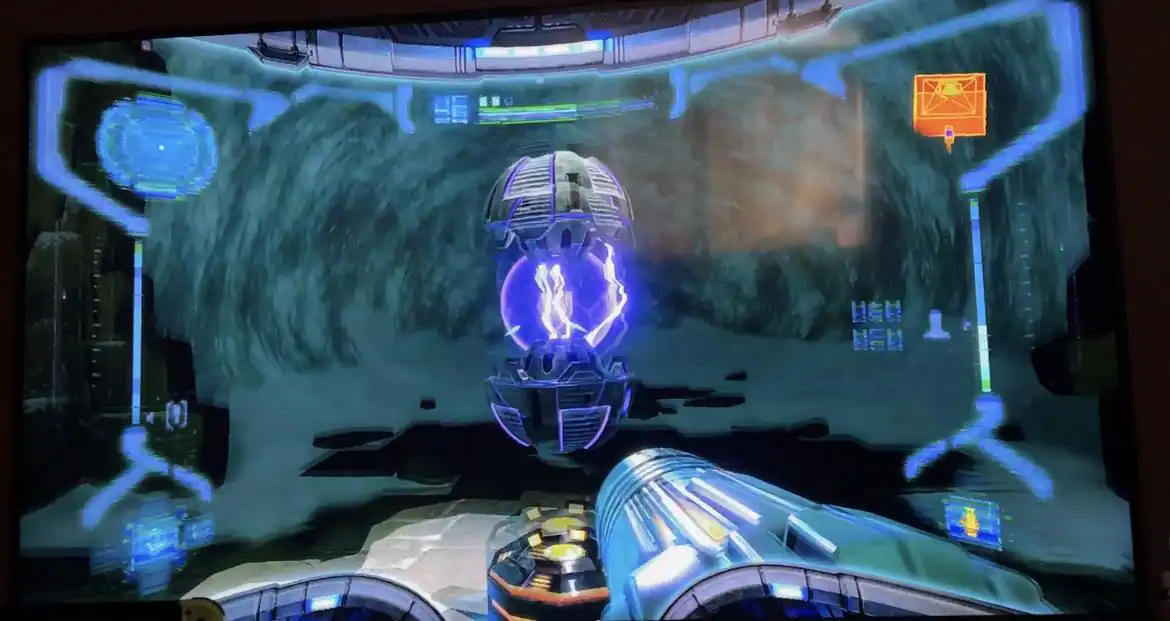Open the orange area minimap
Image resolution: width=1170 pixels, height=621 pixels.
tap(949, 105)
